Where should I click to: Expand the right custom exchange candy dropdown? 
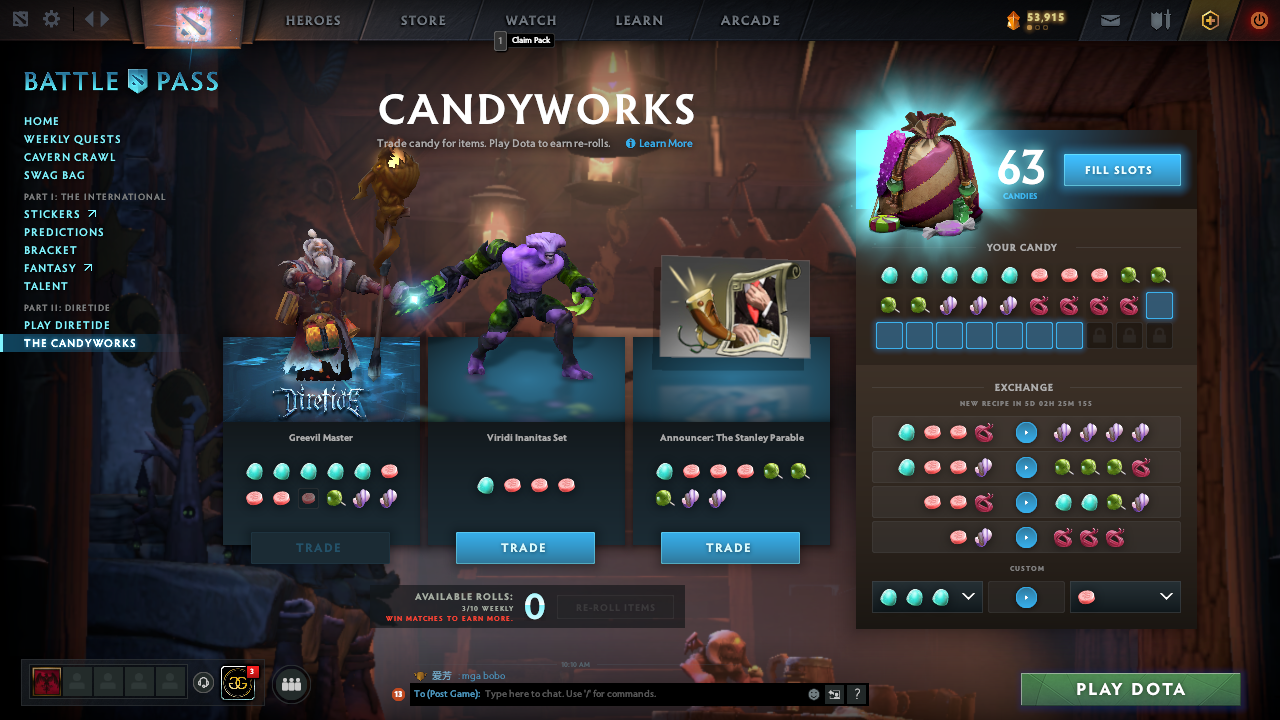(x=1168, y=596)
